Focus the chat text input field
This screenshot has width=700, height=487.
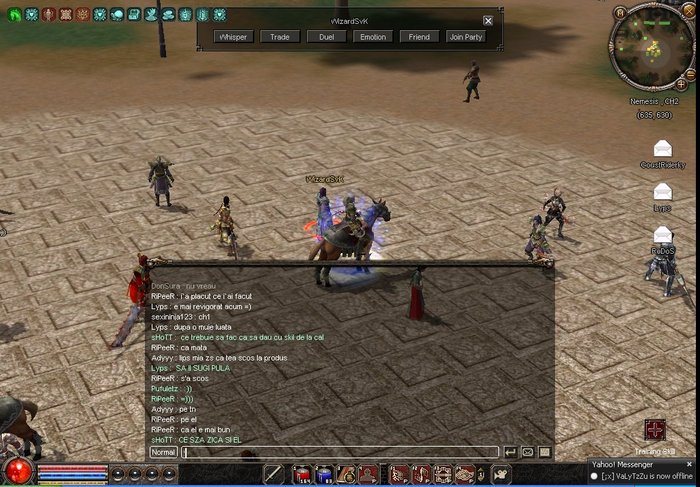click(340, 452)
